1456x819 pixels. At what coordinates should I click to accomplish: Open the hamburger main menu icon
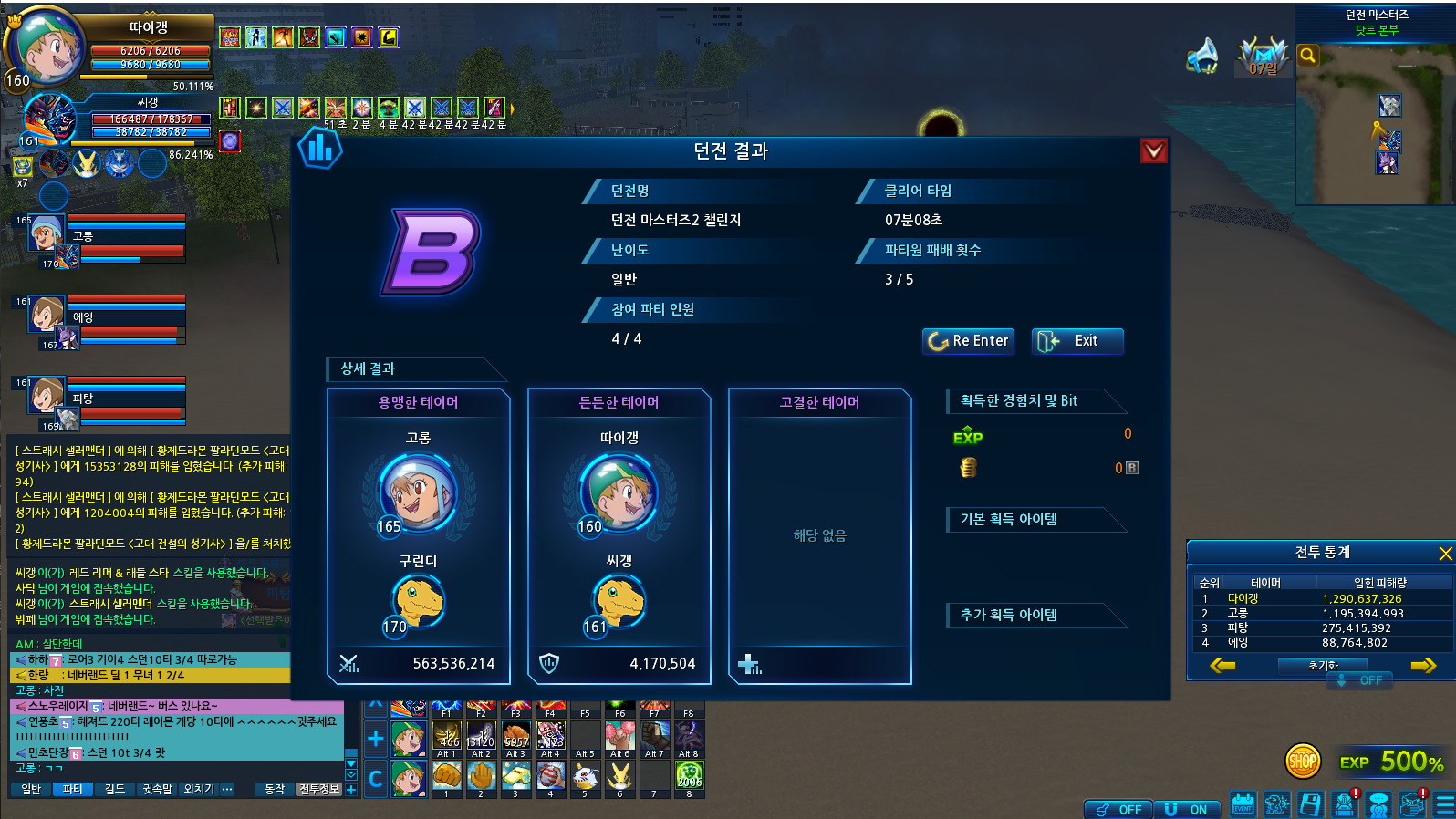(1445, 804)
